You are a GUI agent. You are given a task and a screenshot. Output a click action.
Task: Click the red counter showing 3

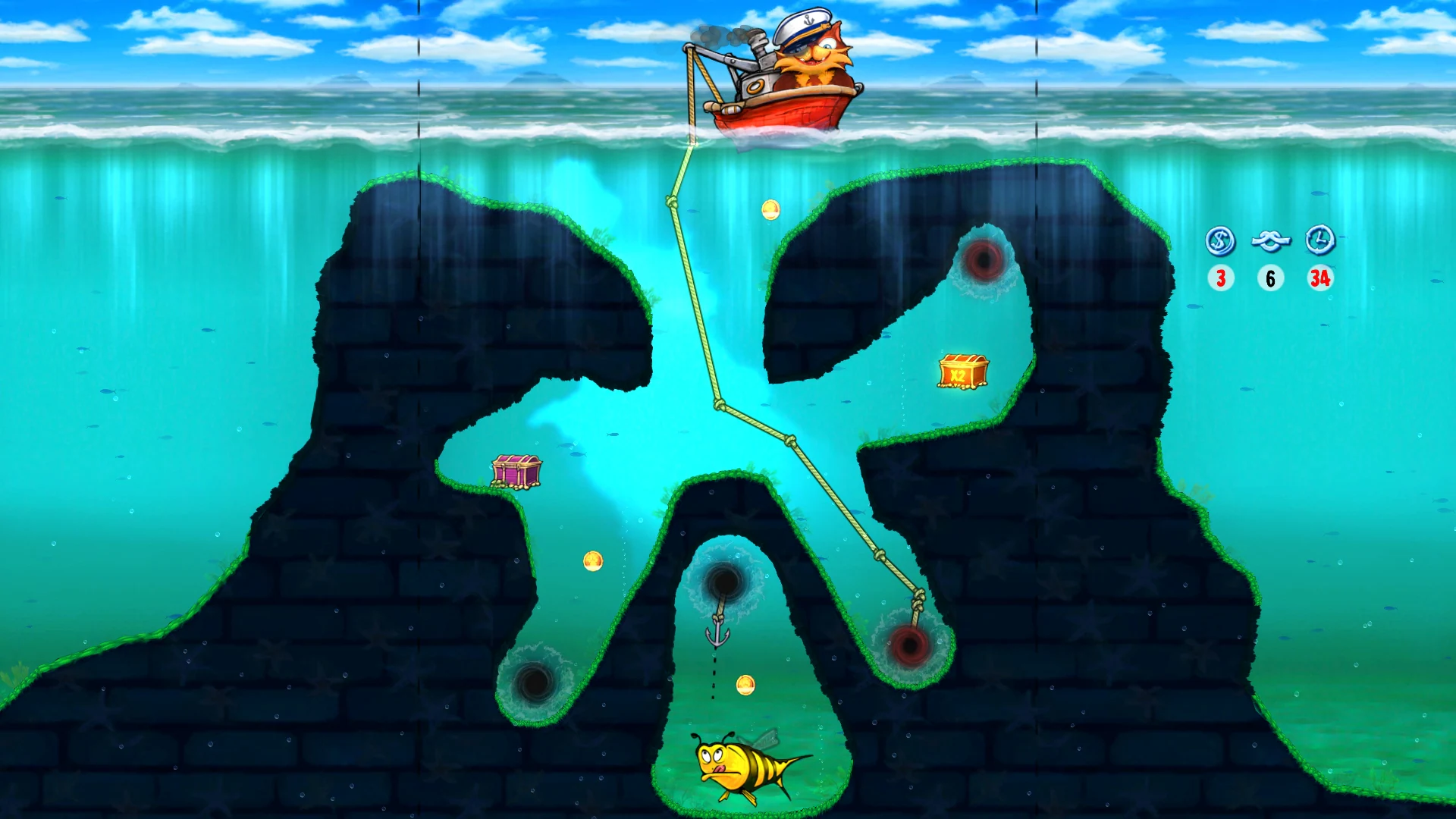(1222, 278)
